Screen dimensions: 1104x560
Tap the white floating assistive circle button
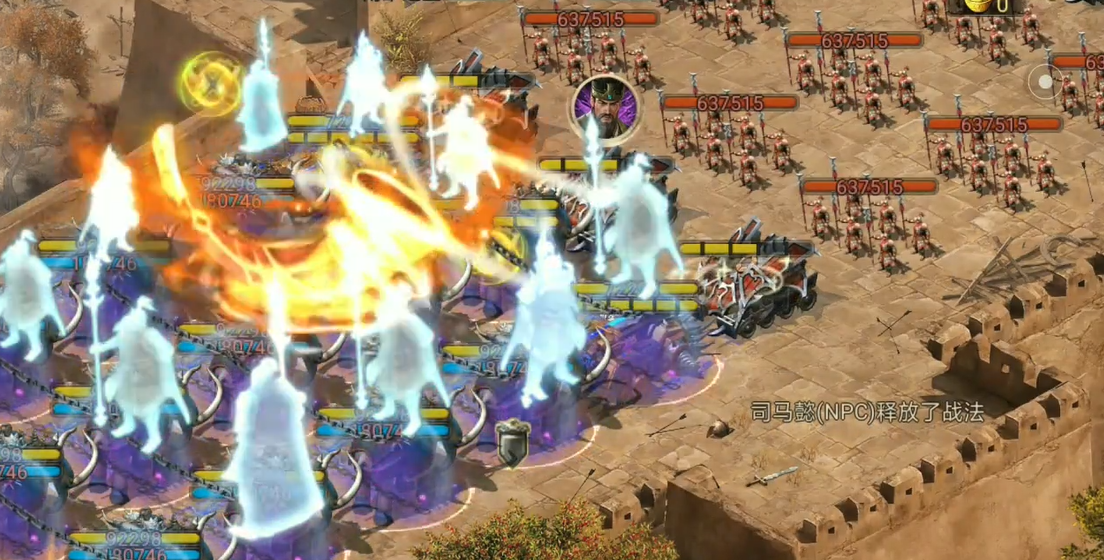click(1046, 83)
